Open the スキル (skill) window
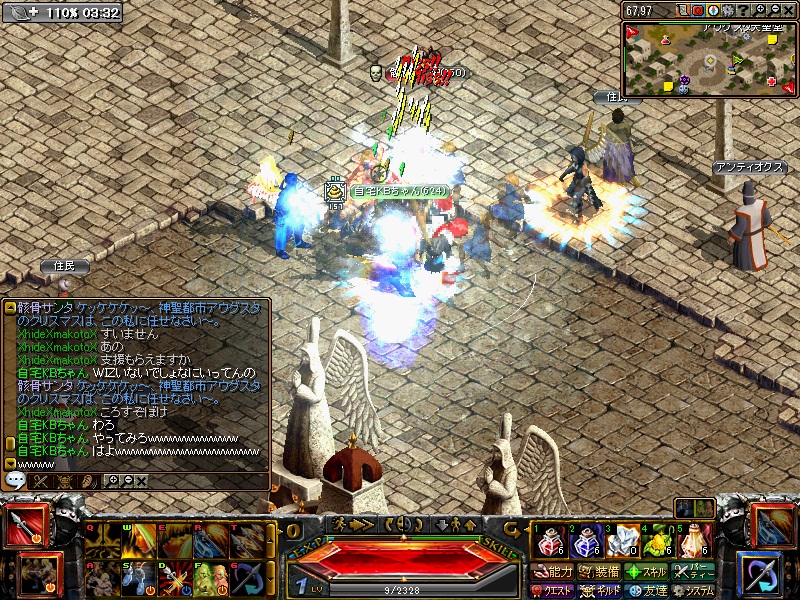Viewport: 800px width, 600px height. pos(645,572)
